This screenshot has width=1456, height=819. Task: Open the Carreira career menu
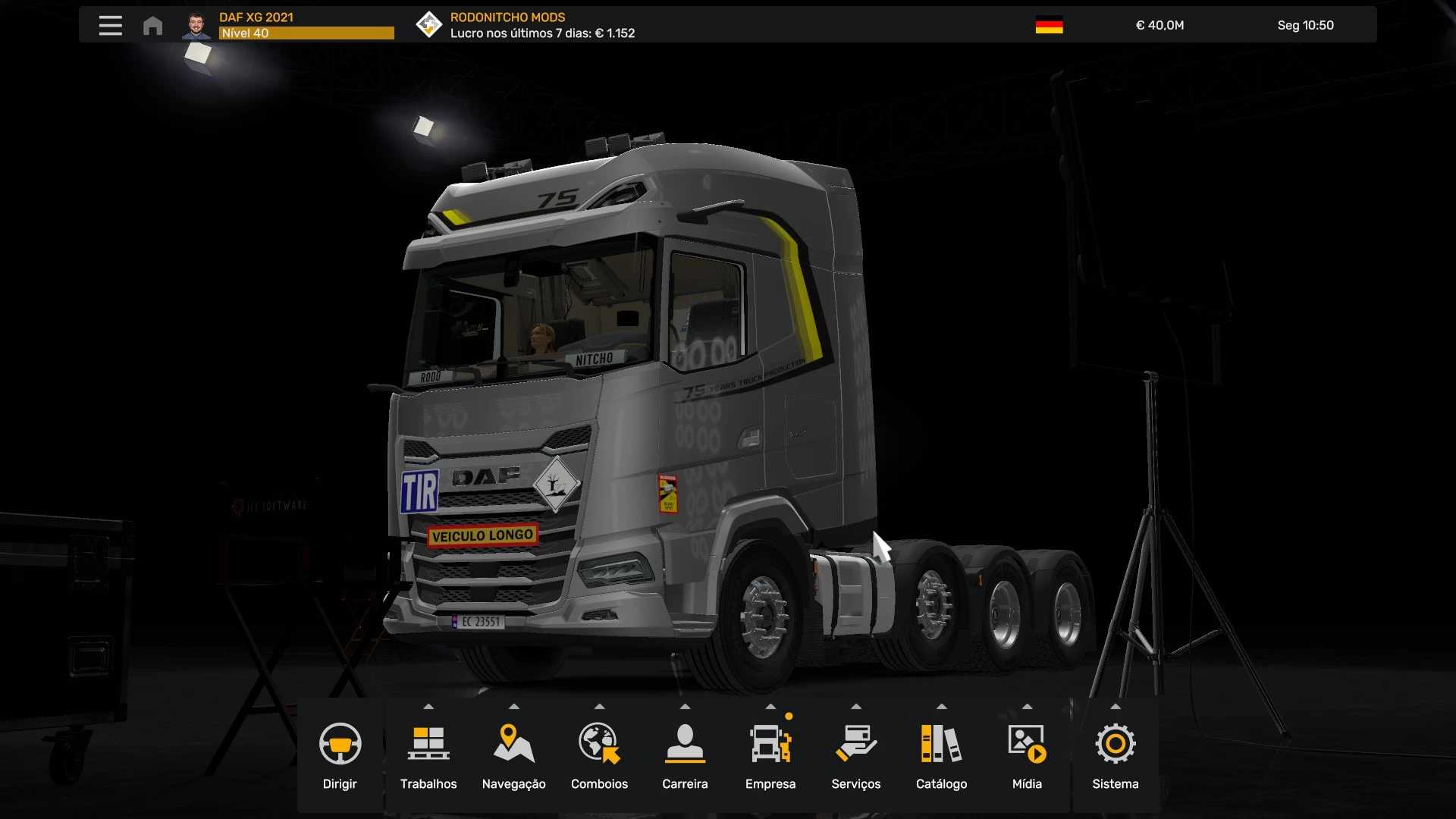685,755
